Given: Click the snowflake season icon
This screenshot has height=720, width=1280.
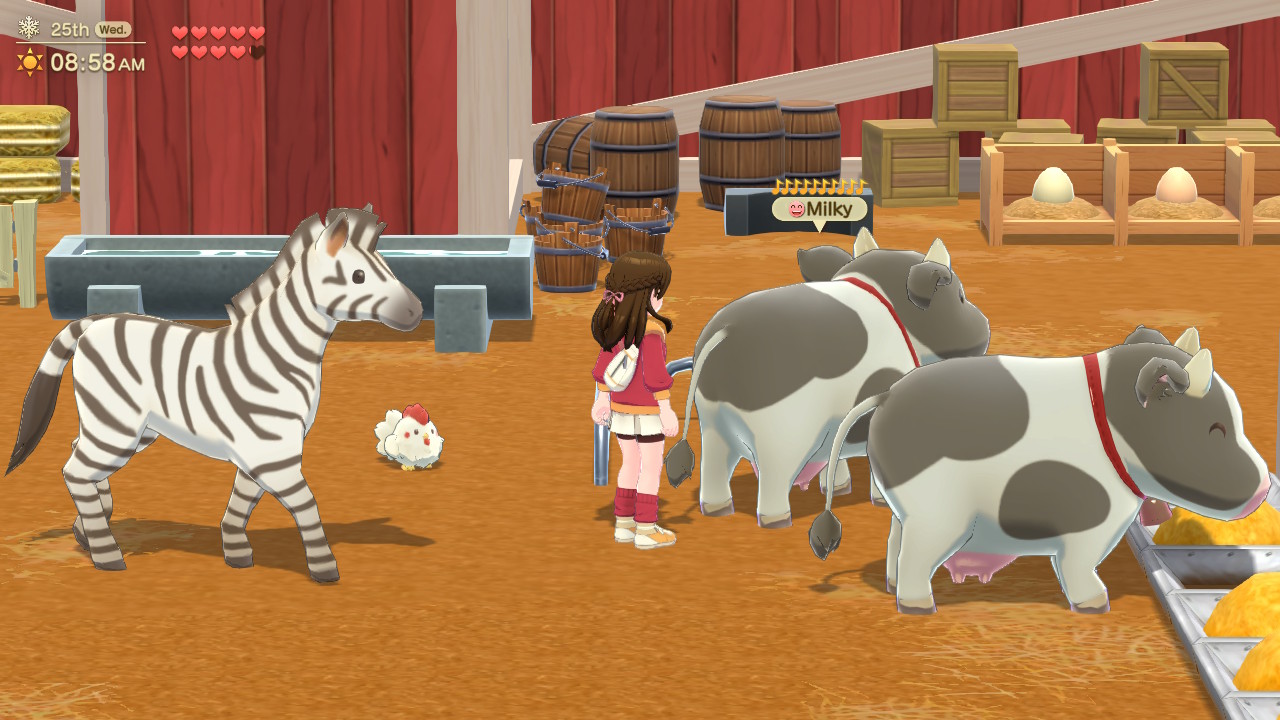Looking at the screenshot, I should click(x=29, y=28).
